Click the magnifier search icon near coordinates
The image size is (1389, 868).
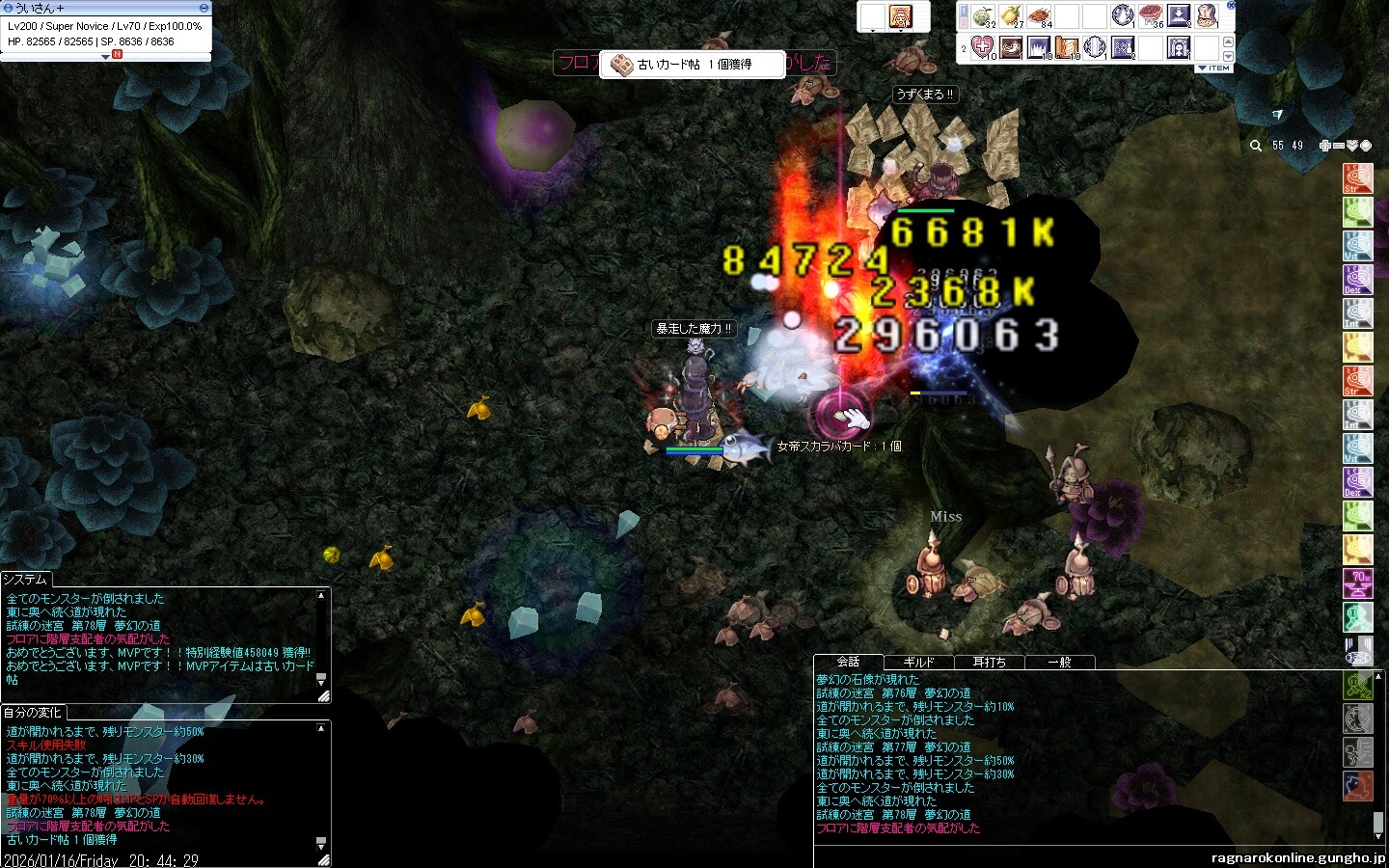click(x=1255, y=146)
